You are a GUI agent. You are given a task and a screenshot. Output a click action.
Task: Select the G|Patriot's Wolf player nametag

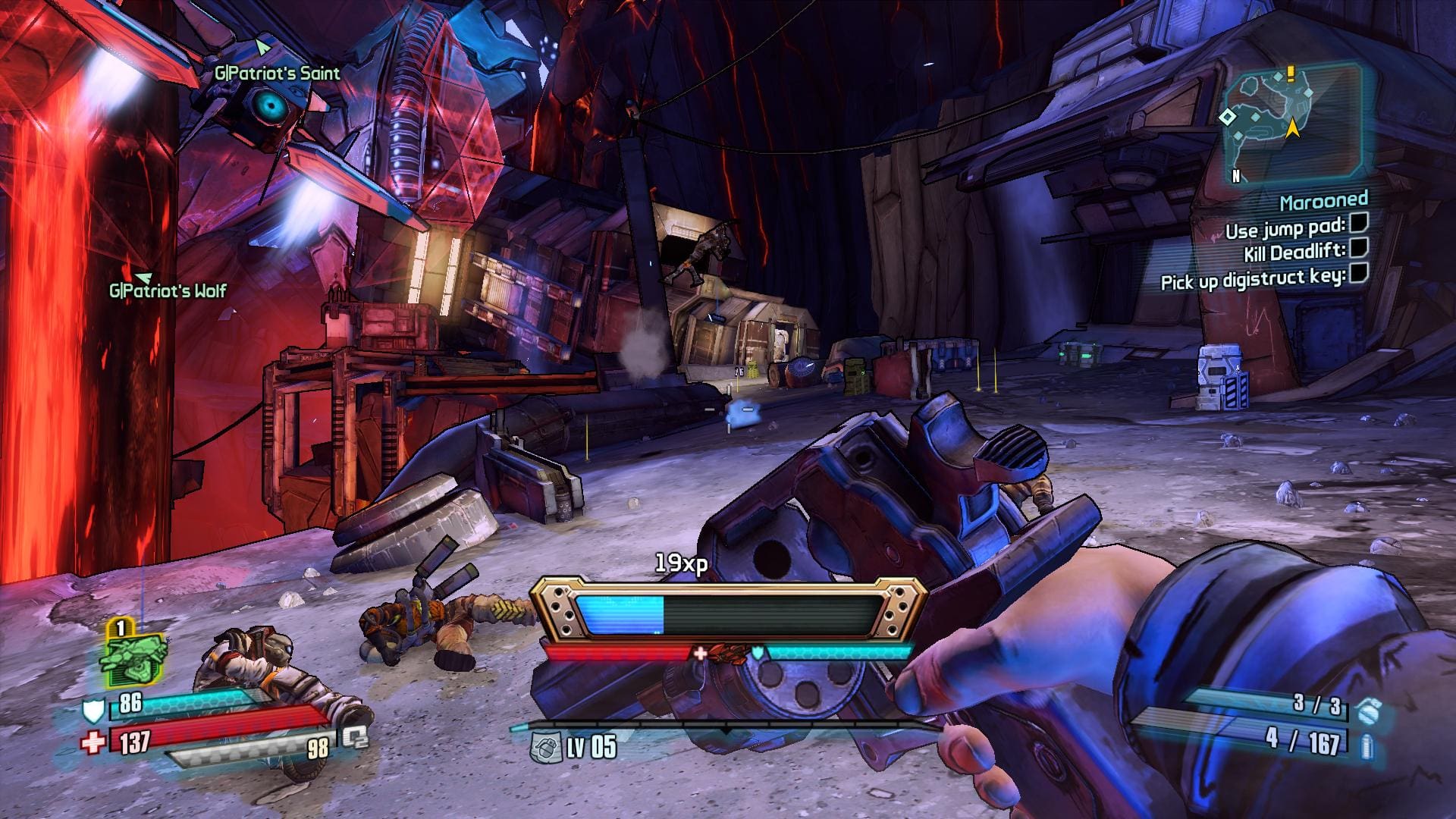tap(168, 290)
